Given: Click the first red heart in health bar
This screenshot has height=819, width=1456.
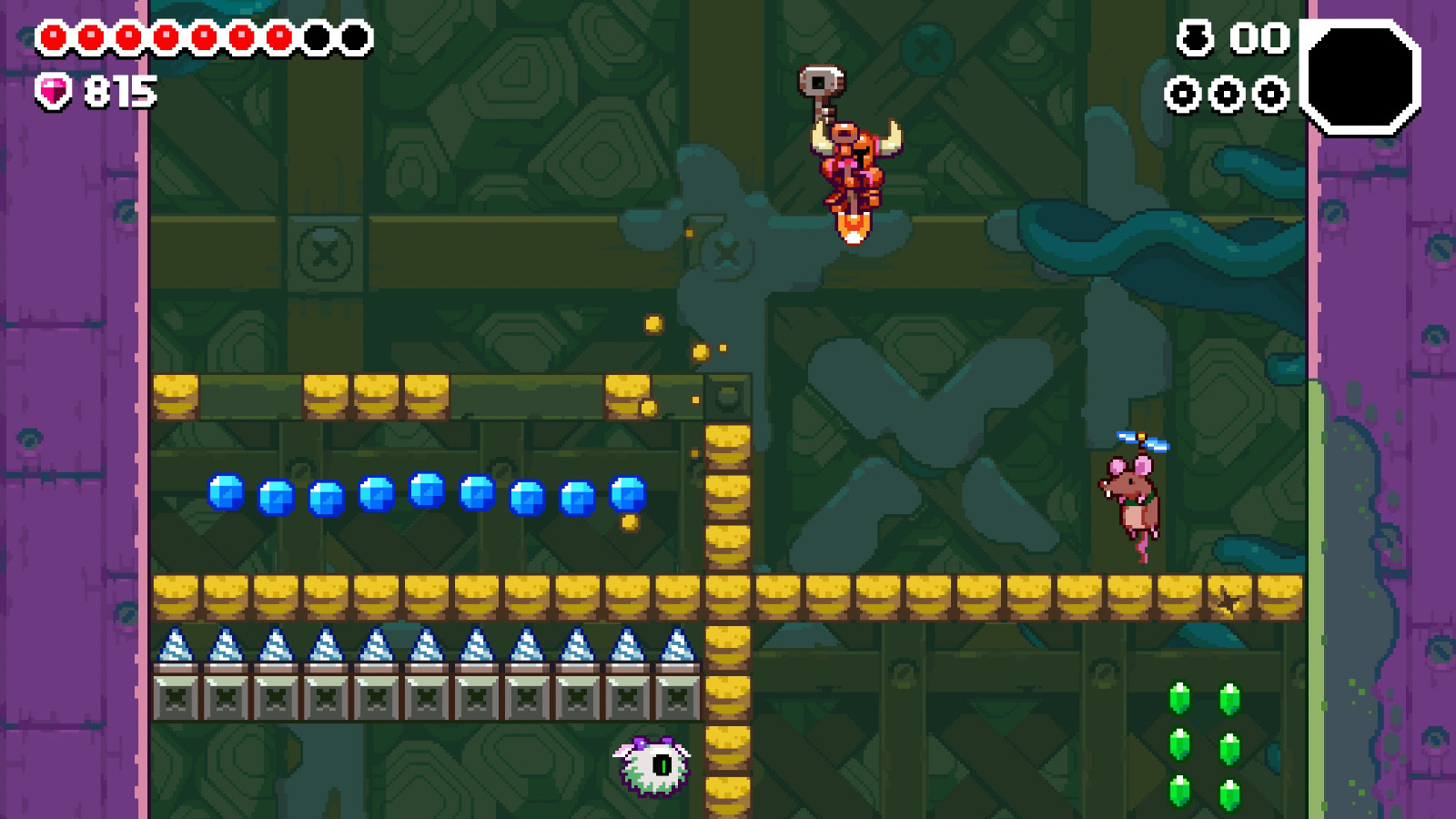Looking at the screenshot, I should 53,36.
